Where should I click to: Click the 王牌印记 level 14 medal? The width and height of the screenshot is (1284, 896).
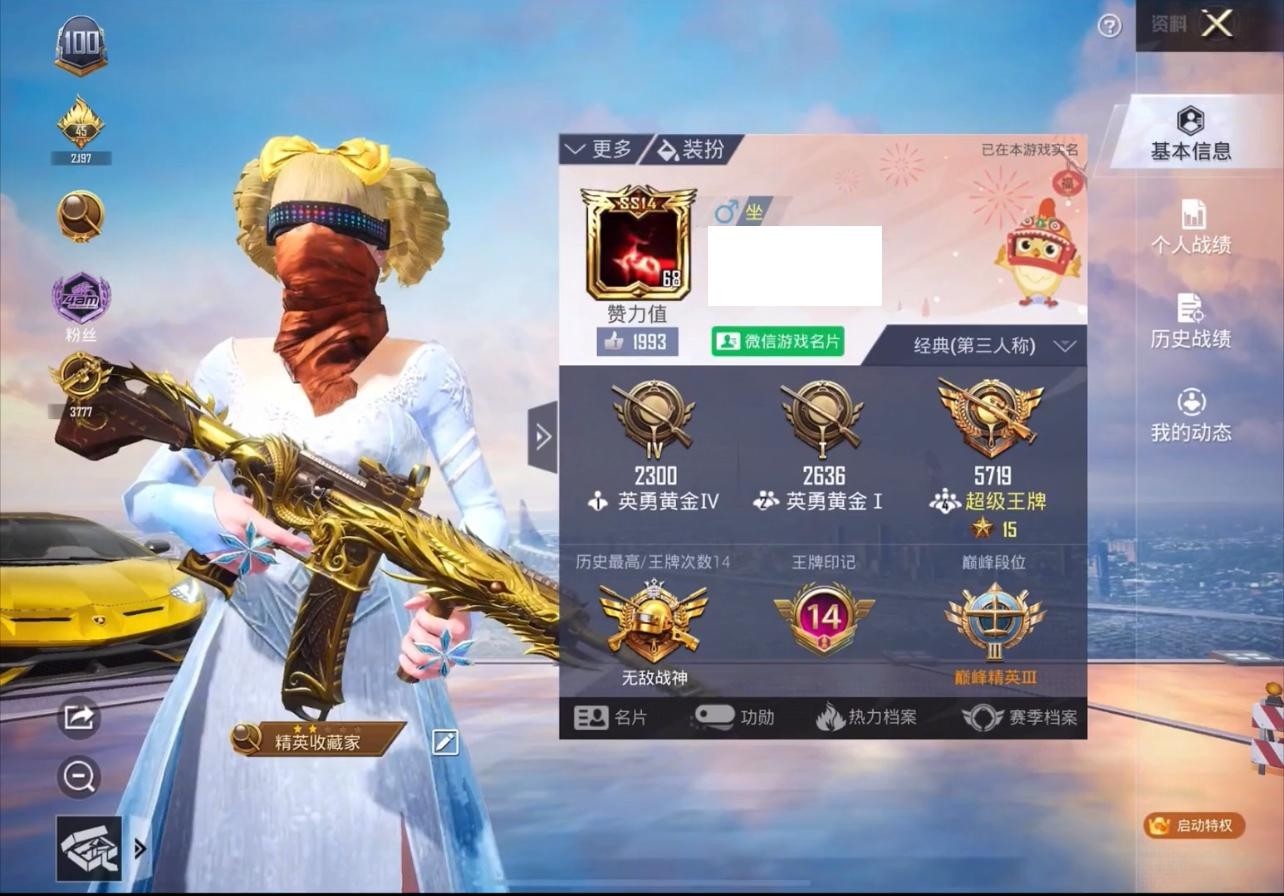point(820,618)
